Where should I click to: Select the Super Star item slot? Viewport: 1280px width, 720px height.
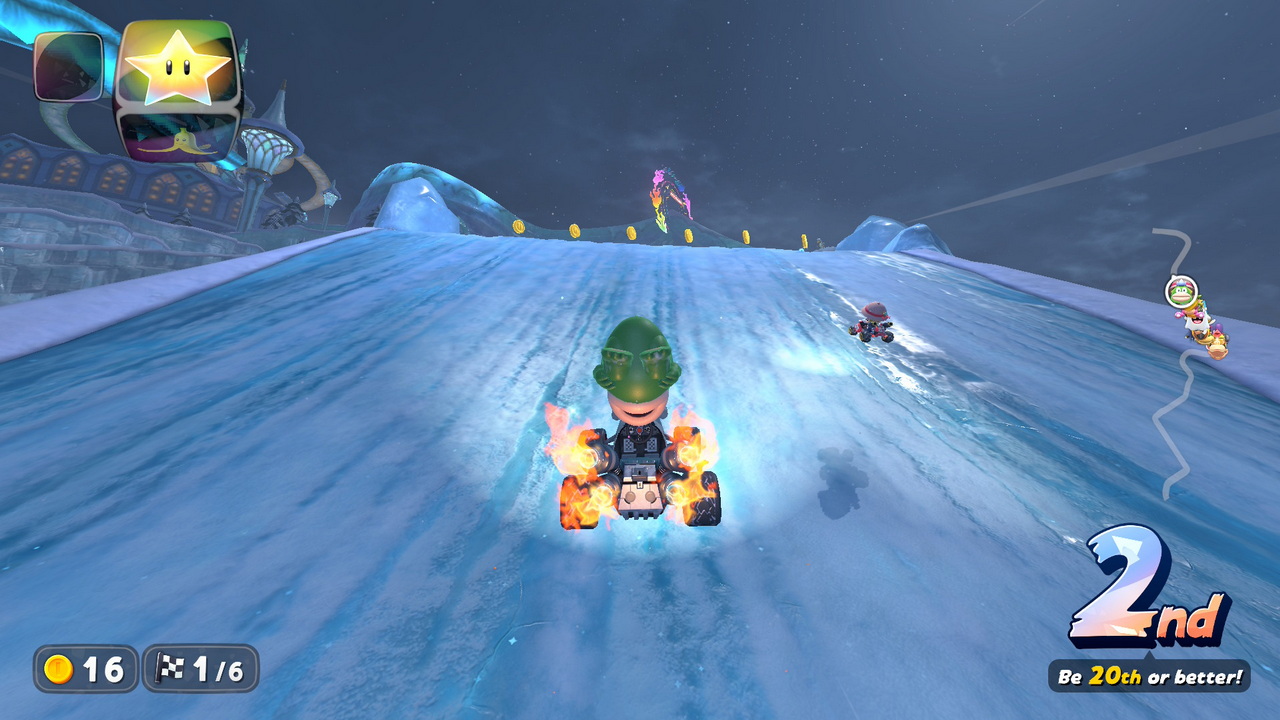(178, 68)
